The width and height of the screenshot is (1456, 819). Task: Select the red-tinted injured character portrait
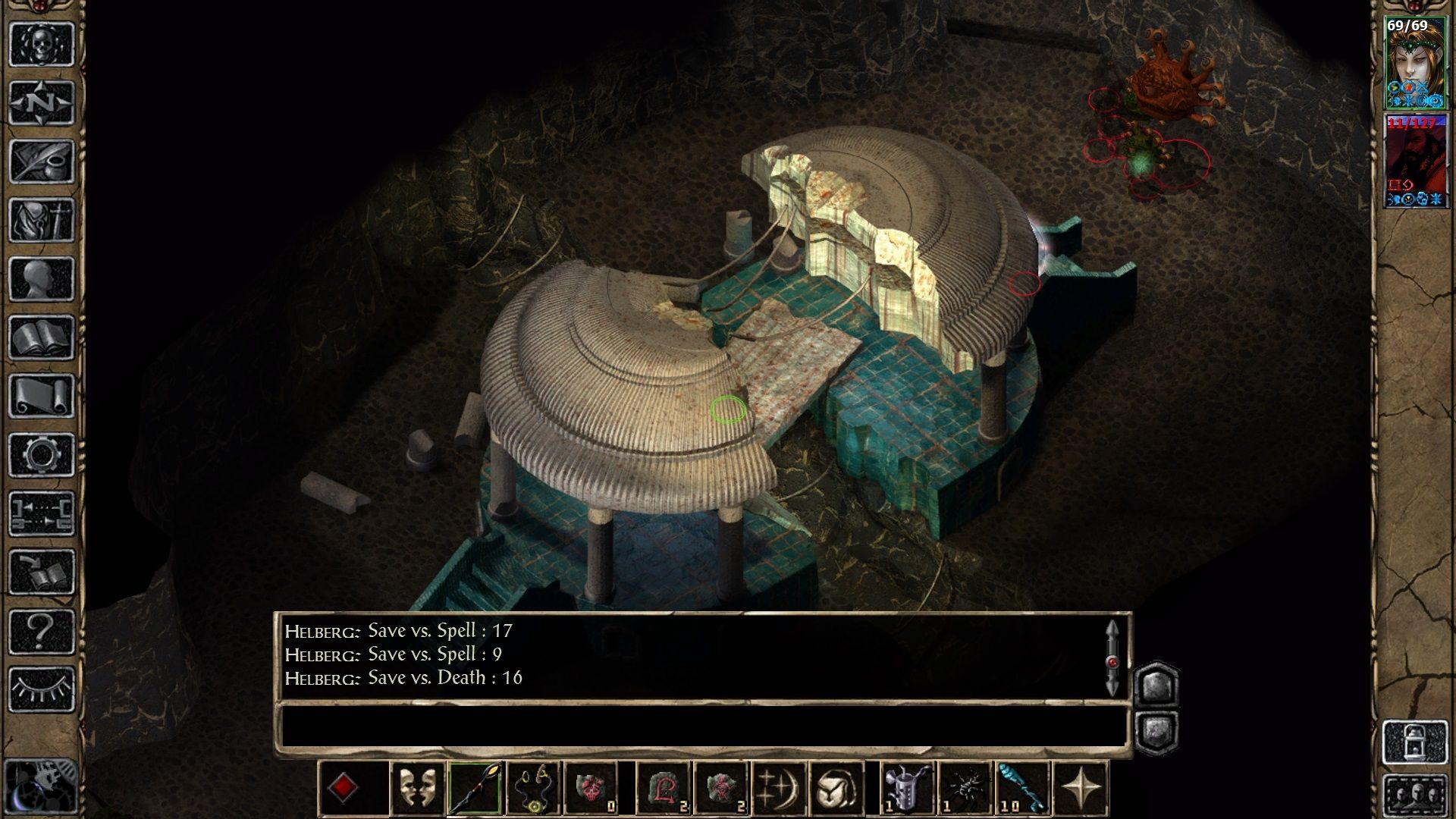(1415, 161)
